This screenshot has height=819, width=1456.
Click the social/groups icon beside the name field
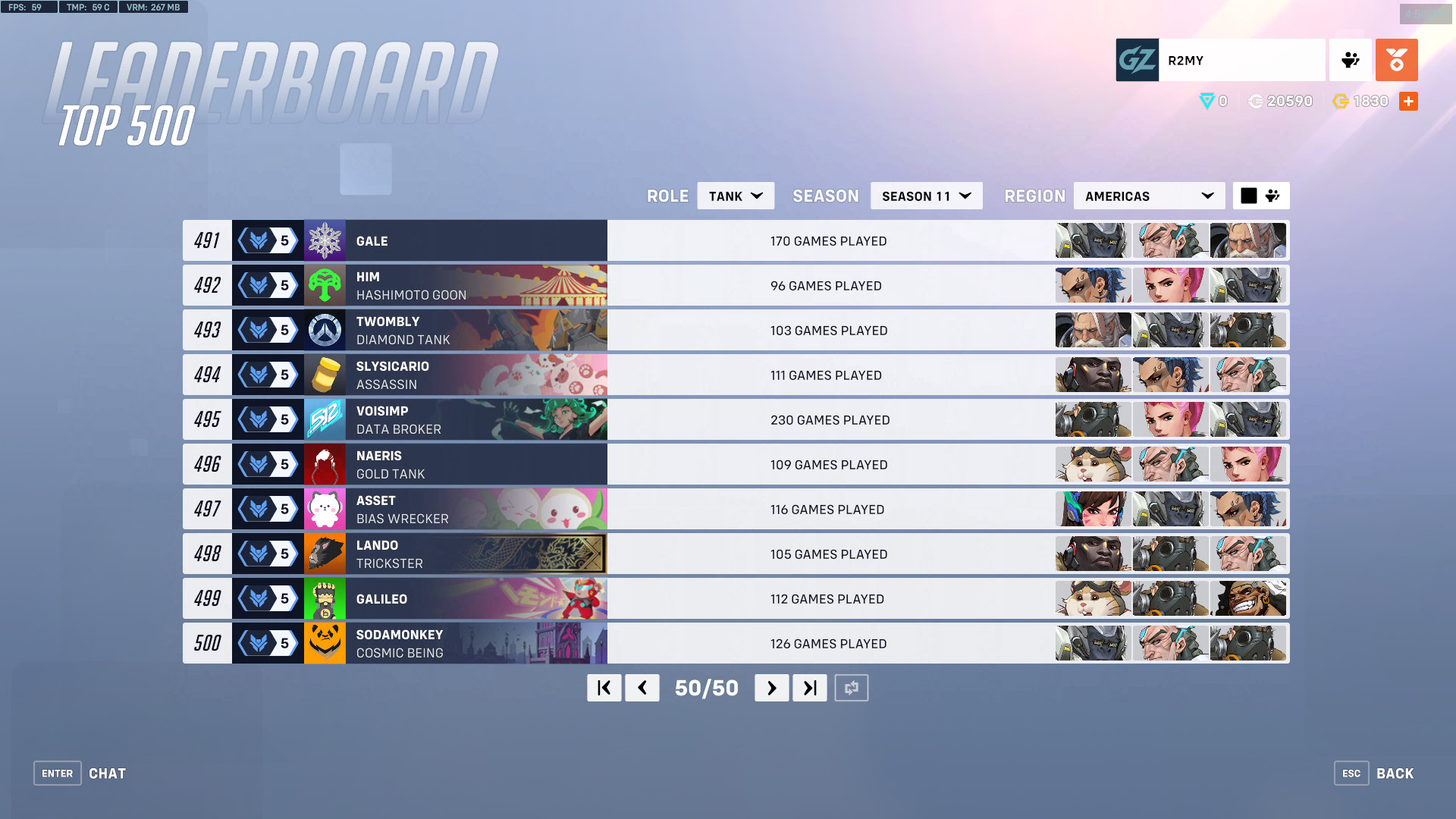1350,60
